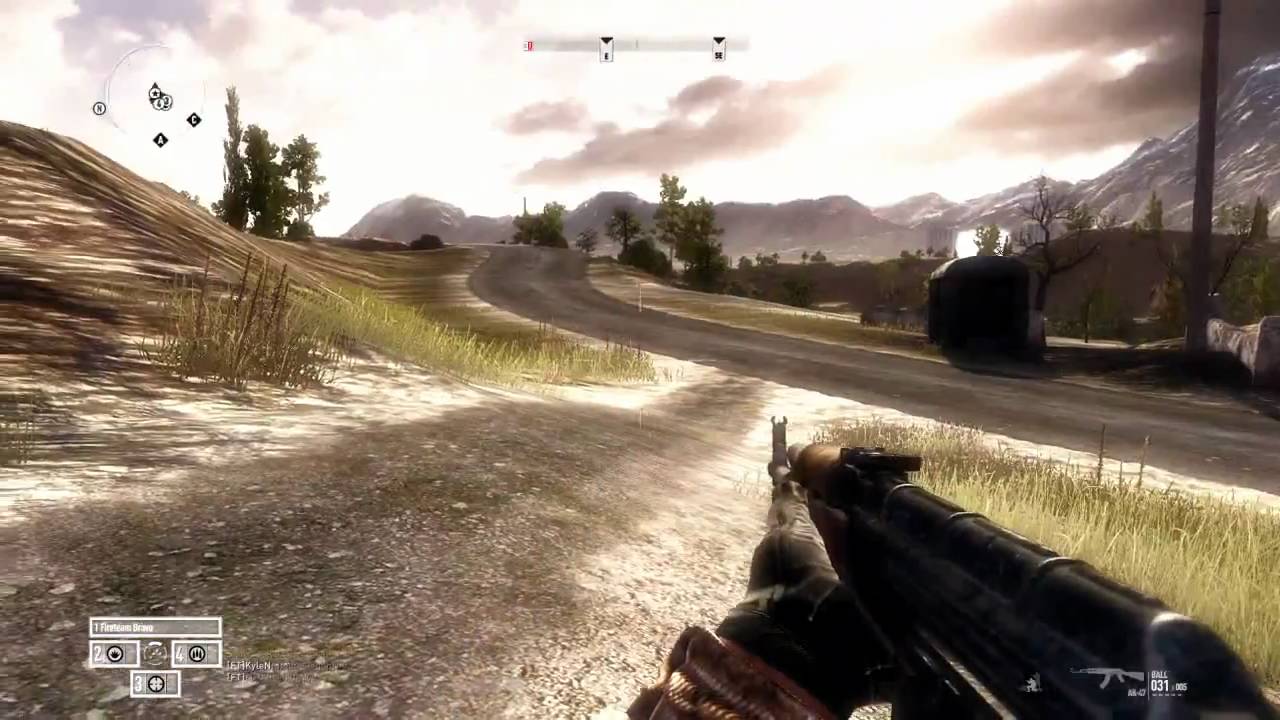
Task: Click the 031 ammo counter display
Action: click(1160, 685)
